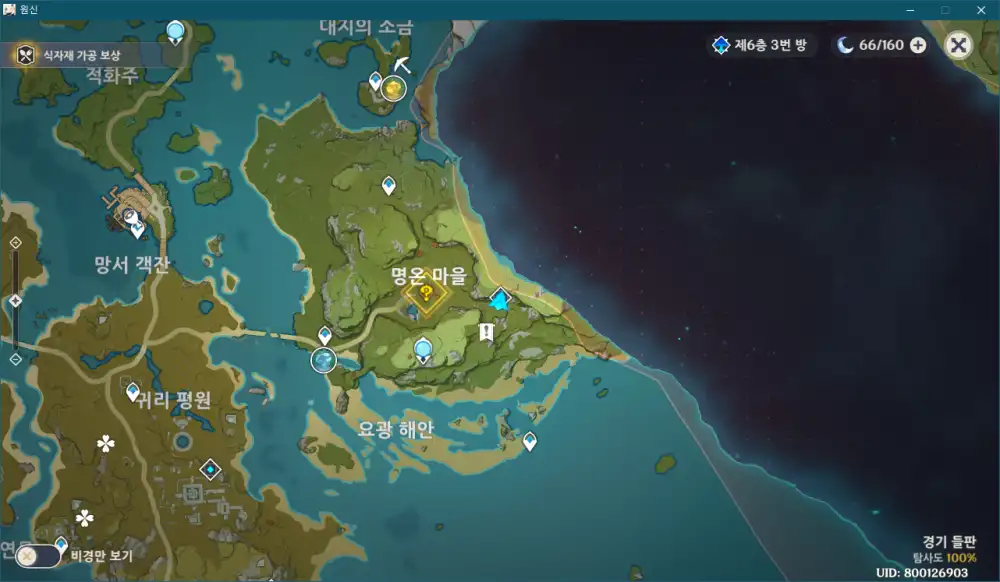Add Original Resin with the plus button
This screenshot has height=582, width=1000.
(918, 45)
